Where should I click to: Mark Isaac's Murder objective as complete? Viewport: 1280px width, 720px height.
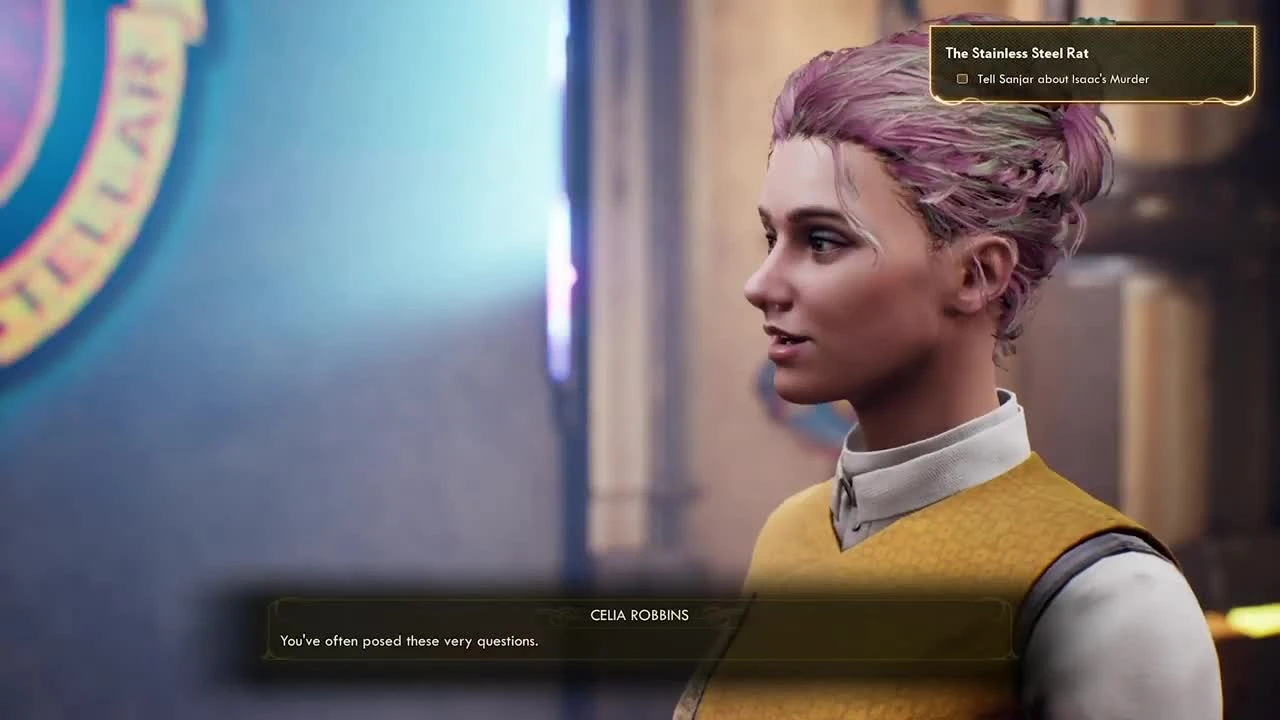click(962, 79)
